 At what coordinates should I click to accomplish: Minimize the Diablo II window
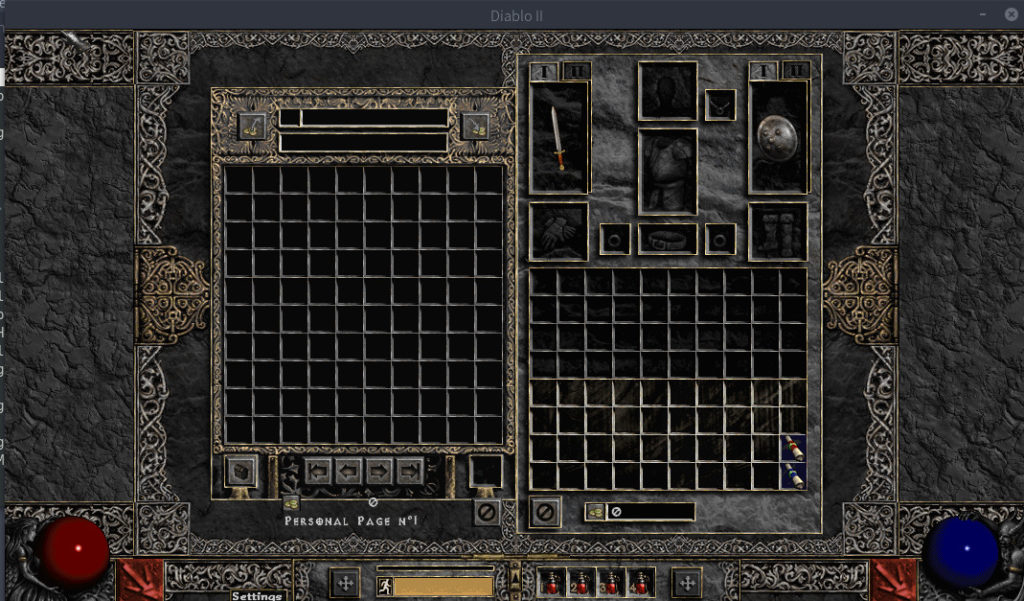pyautogui.click(x=985, y=14)
